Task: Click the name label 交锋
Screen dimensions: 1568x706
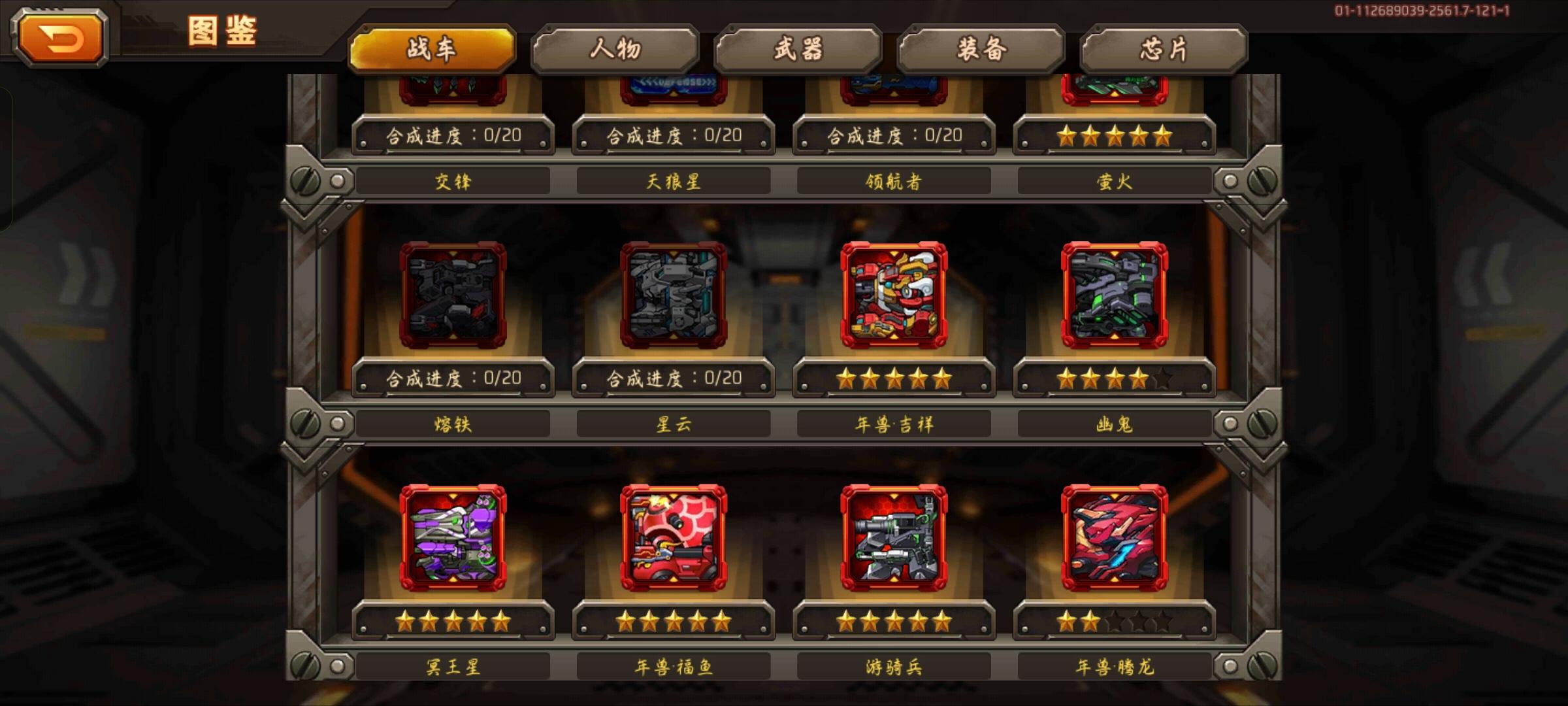Action: coord(453,182)
